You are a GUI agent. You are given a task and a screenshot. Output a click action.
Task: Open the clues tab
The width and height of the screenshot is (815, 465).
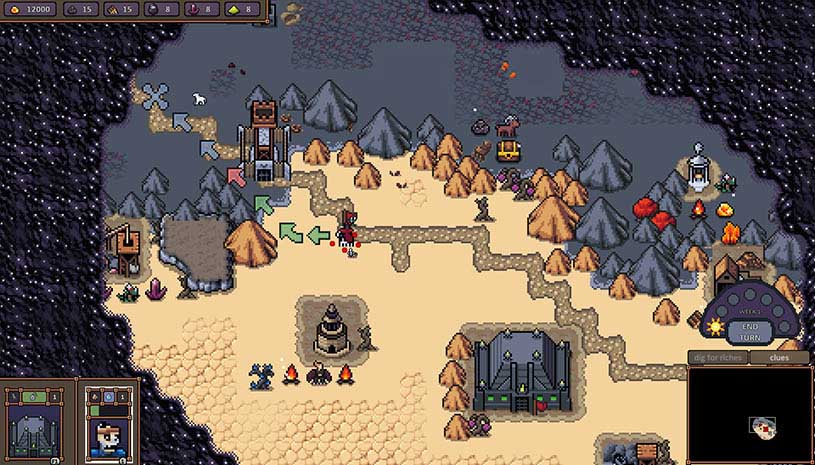tap(780, 357)
